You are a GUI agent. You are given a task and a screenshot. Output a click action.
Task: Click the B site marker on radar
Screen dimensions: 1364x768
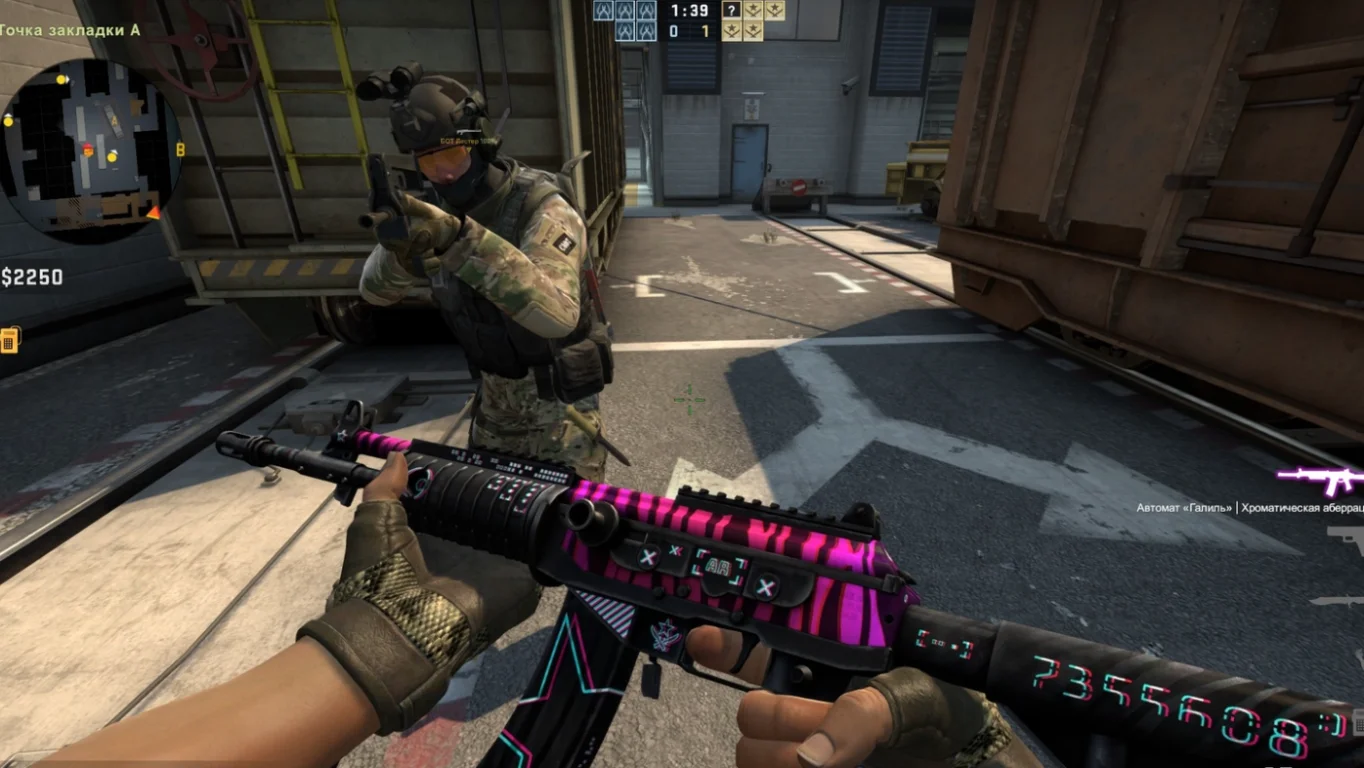click(x=180, y=150)
